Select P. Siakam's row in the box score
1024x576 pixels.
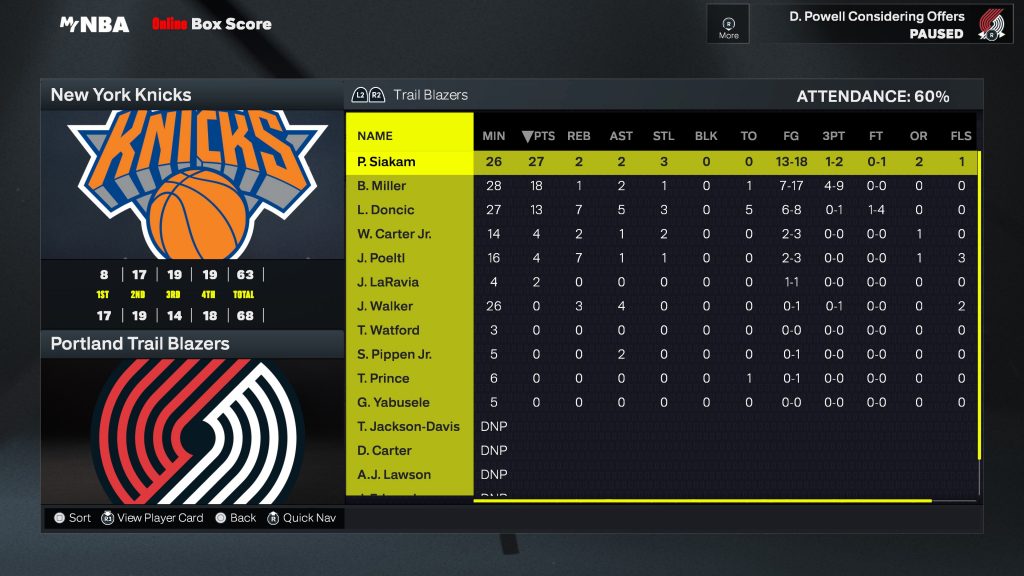click(x=386, y=162)
